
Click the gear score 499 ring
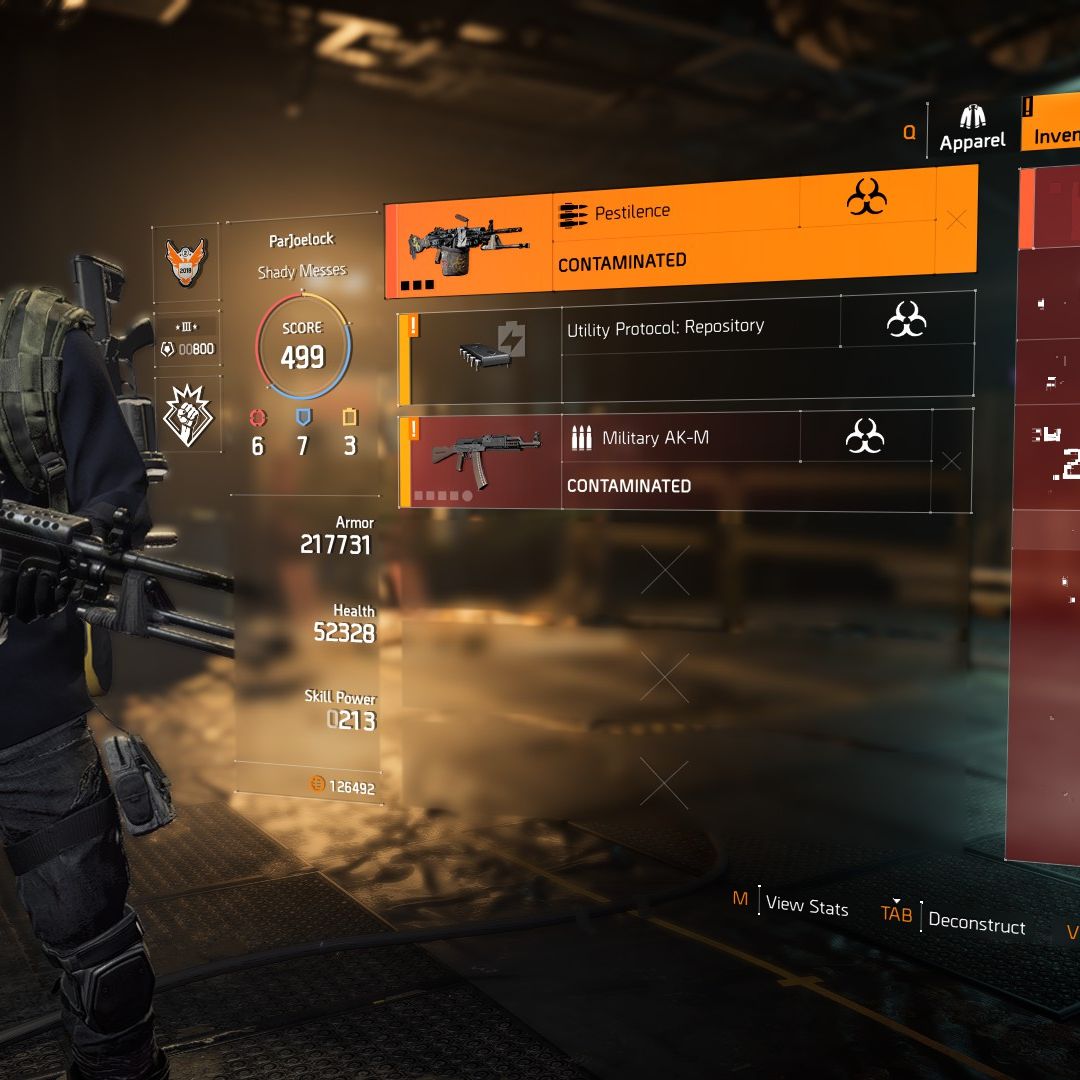[302, 347]
